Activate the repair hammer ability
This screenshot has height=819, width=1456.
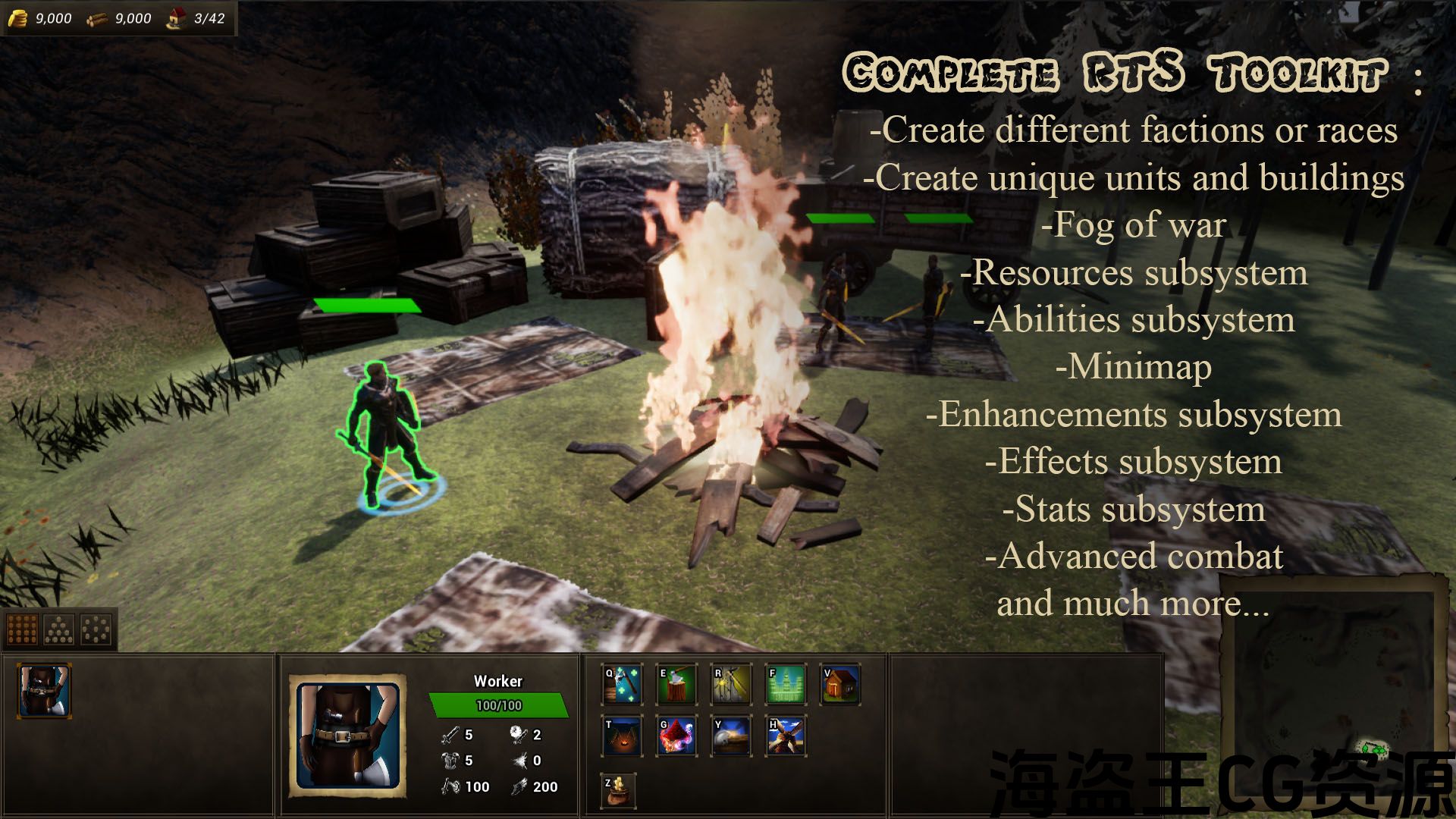[623, 684]
